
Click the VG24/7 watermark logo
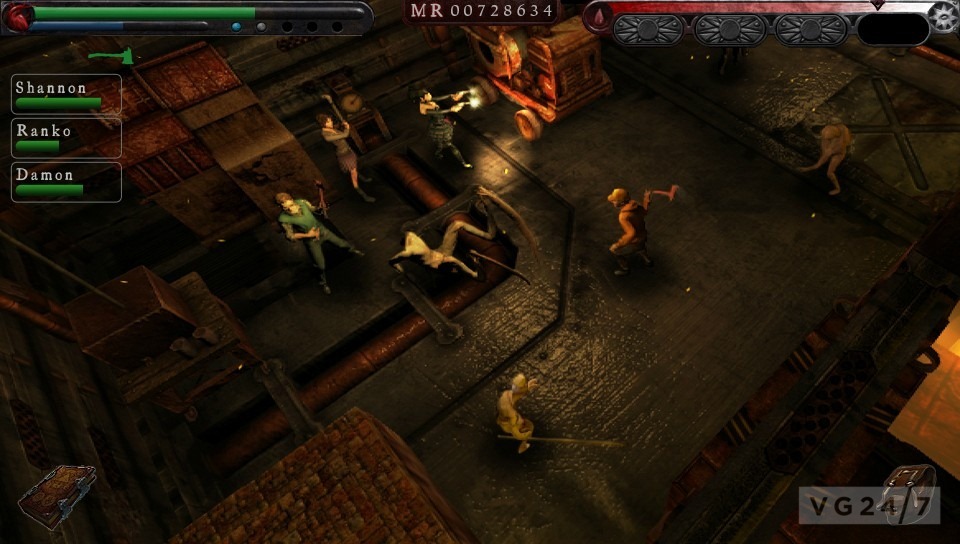(x=868, y=506)
